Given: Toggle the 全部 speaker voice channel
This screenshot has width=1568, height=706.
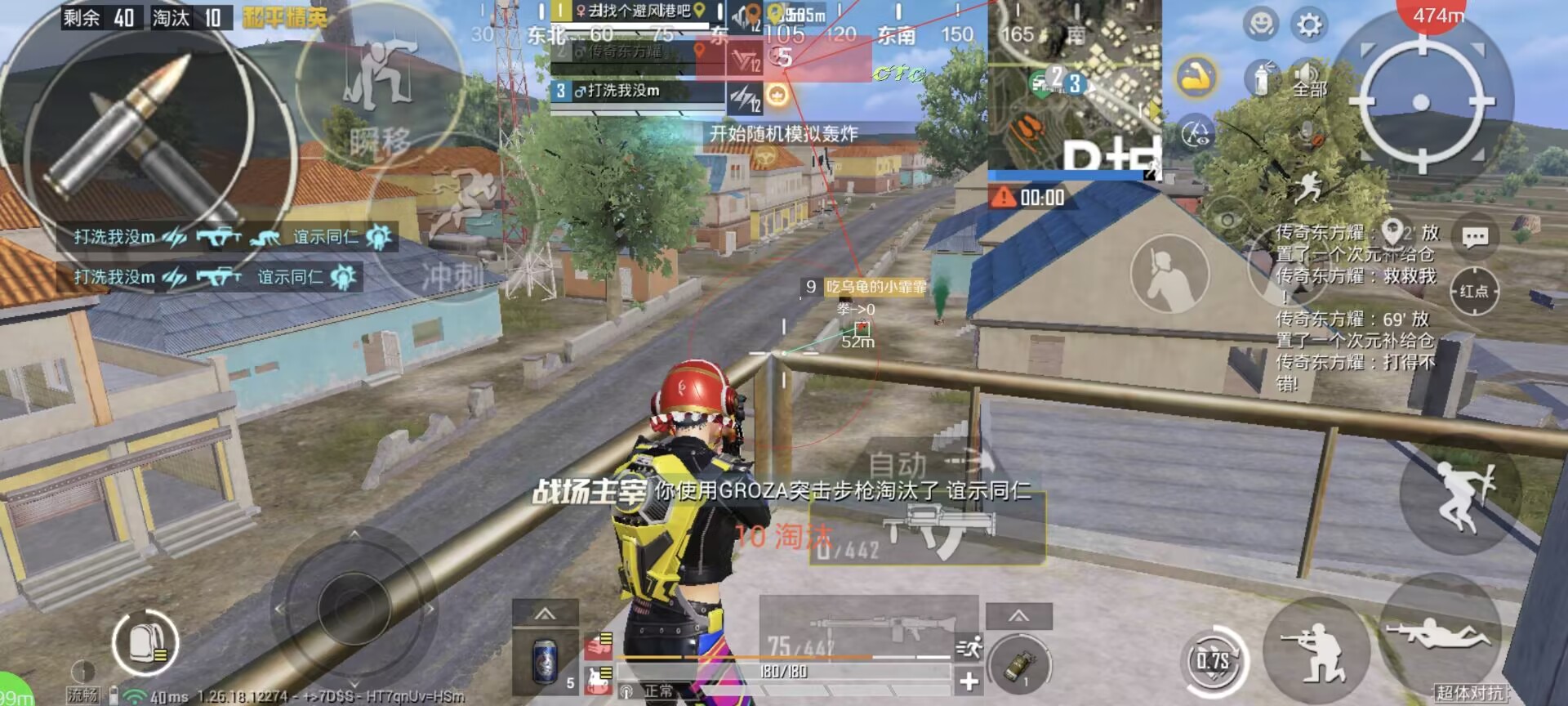Looking at the screenshot, I should (1308, 78).
